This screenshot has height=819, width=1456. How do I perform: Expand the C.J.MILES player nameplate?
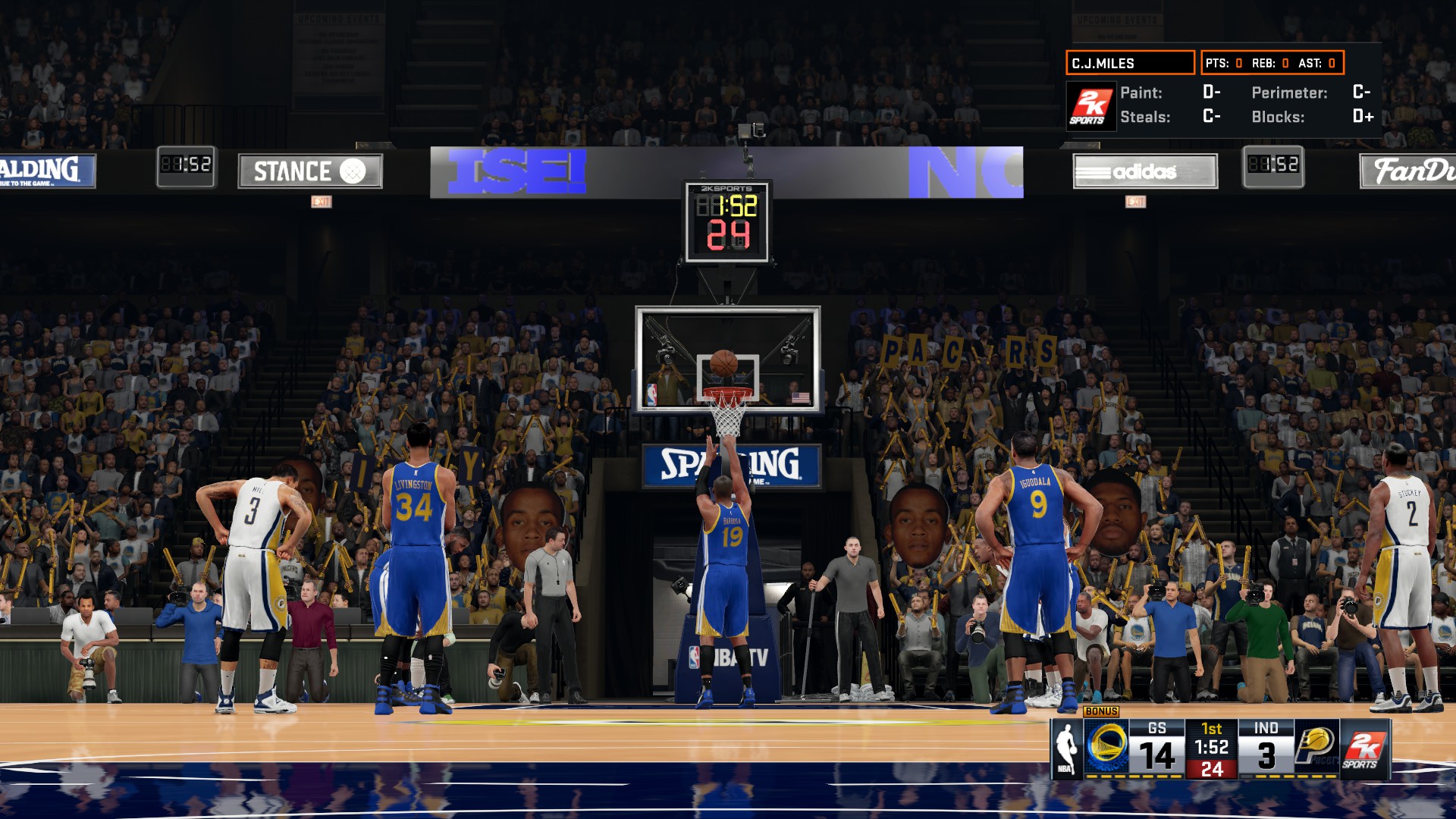click(1130, 64)
